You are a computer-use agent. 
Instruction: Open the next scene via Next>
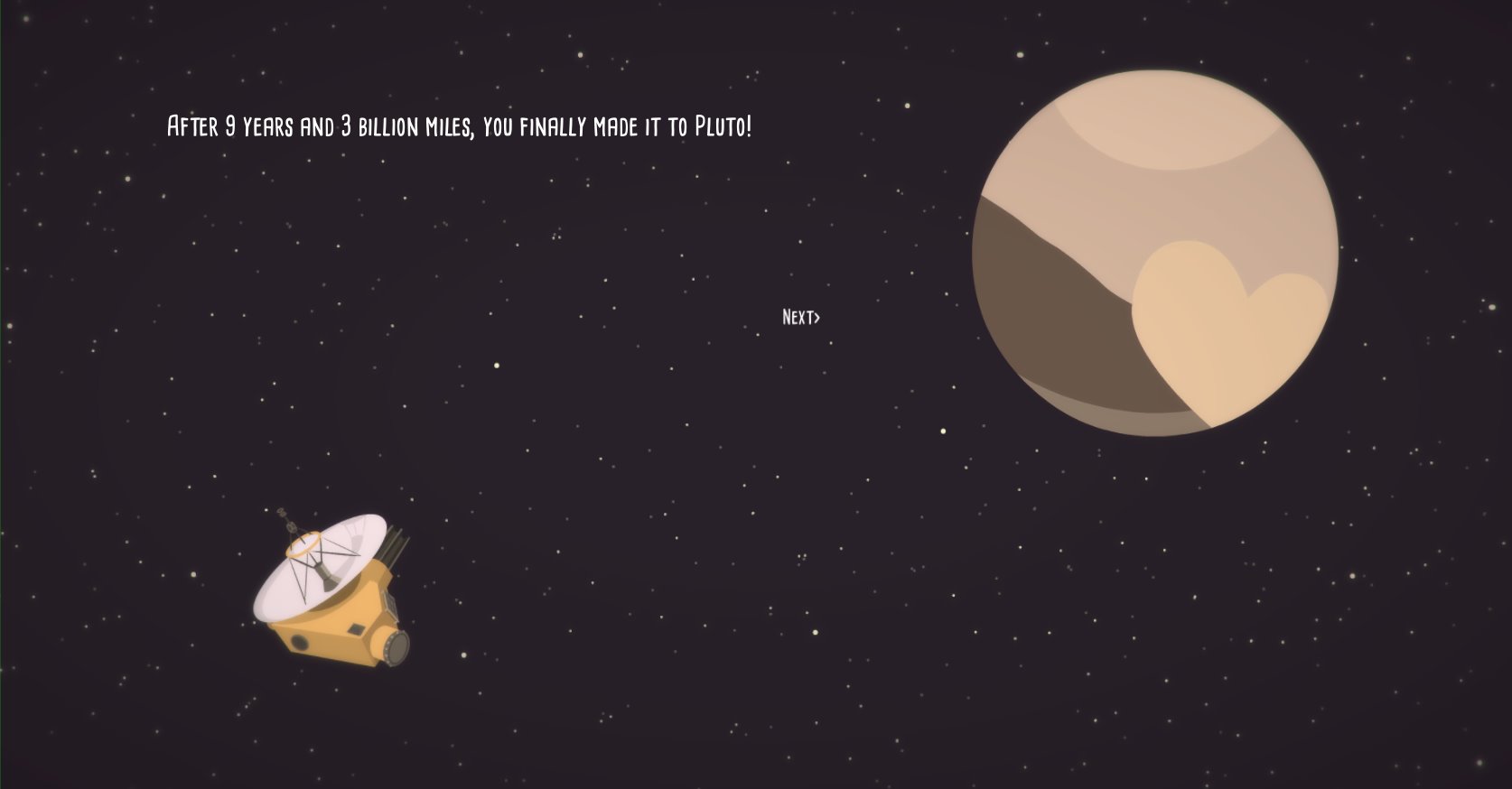click(799, 318)
